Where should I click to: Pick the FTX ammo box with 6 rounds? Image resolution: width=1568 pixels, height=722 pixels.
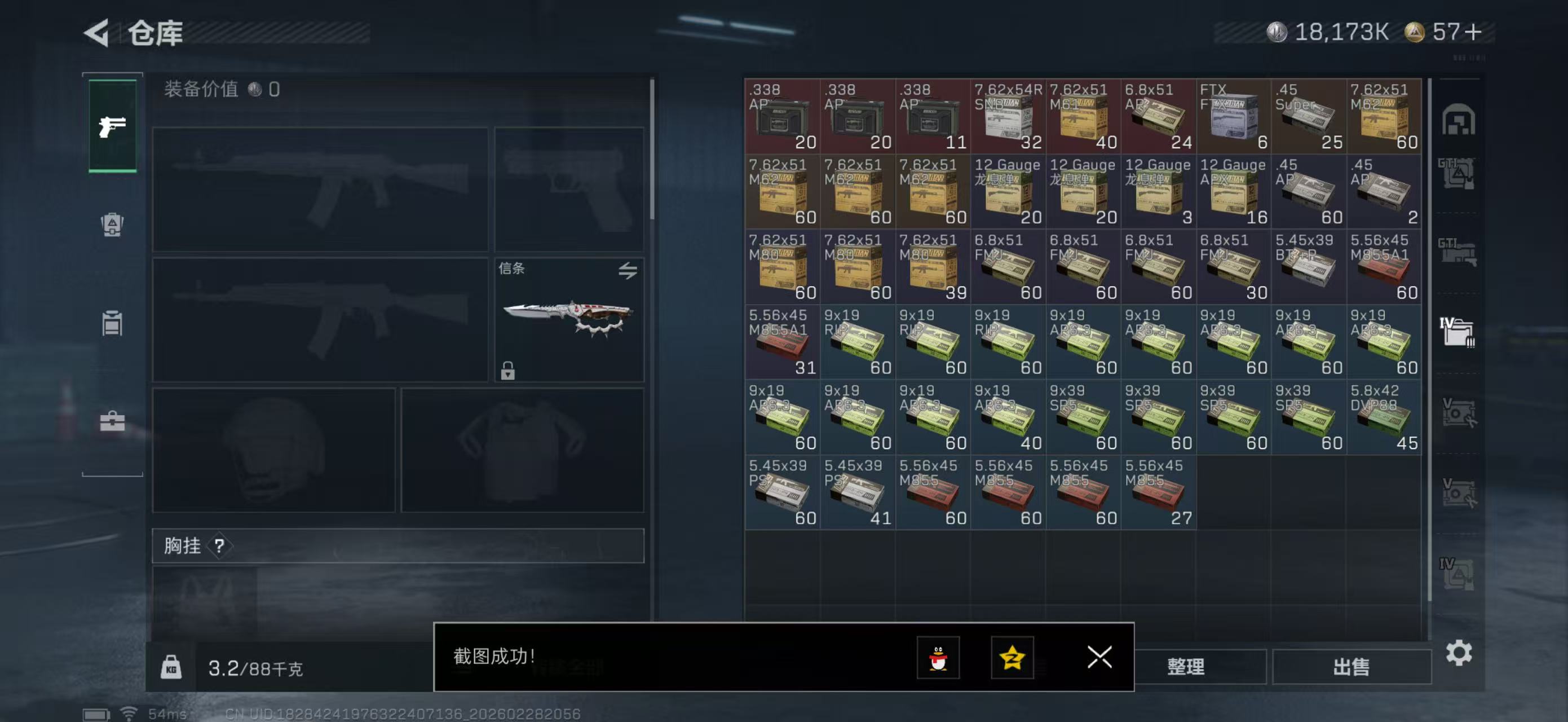tap(1233, 116)
